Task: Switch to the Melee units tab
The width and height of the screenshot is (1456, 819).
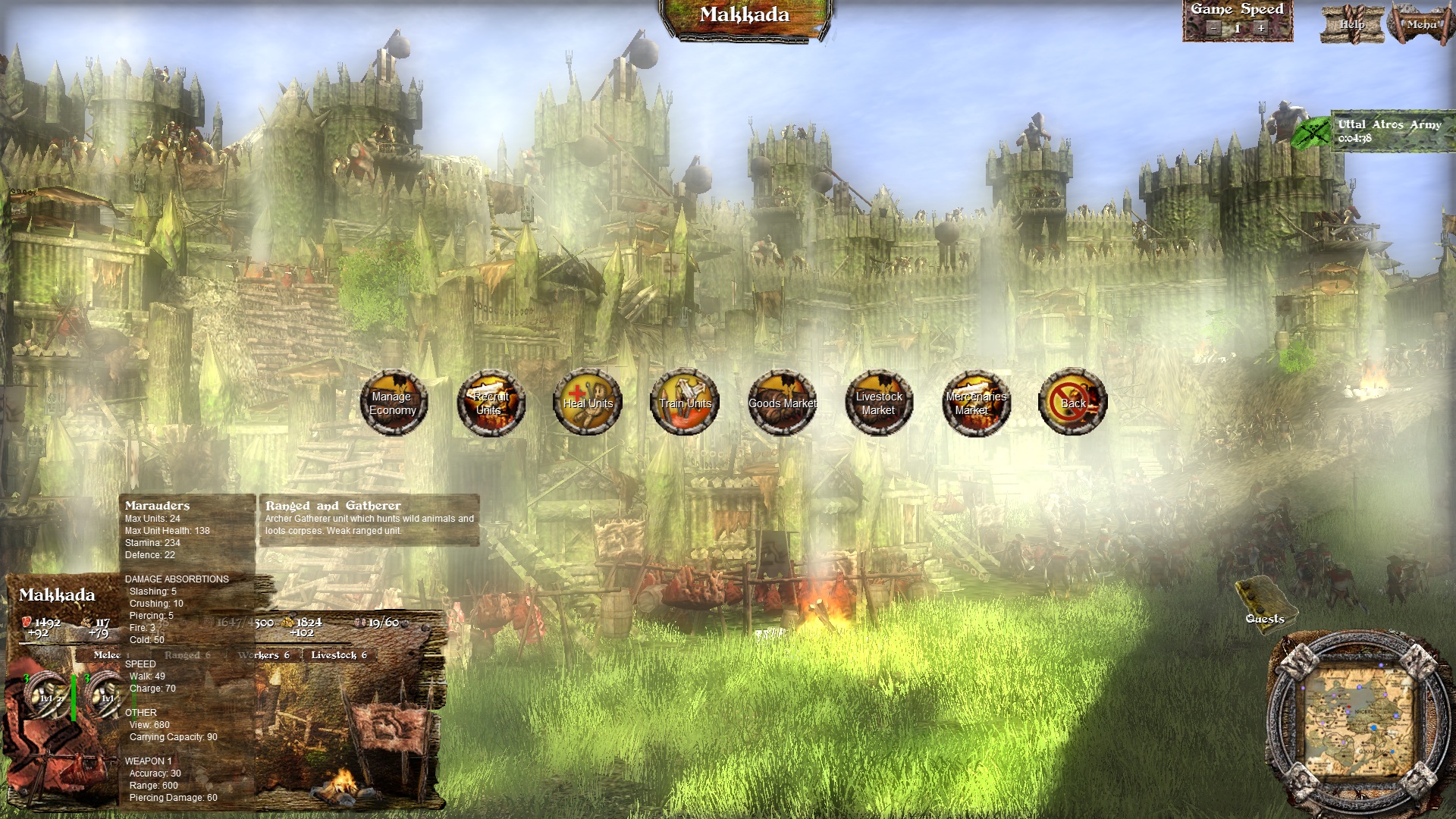Action: pyautogui.click(x=107, y=655)
